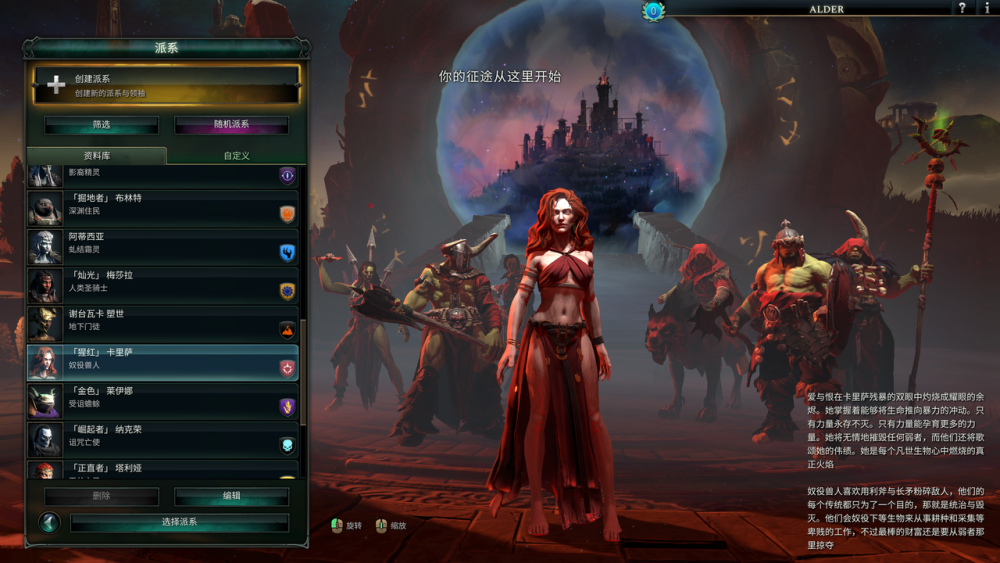Confirm with the 选择派系 button

(179, 522)
